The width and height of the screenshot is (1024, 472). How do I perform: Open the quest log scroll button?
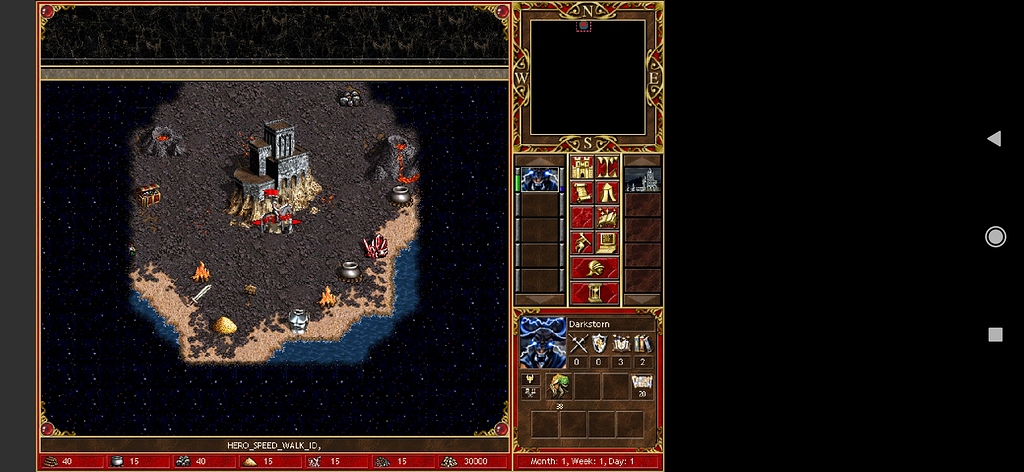pyautogui.click(x=582, y=192)
